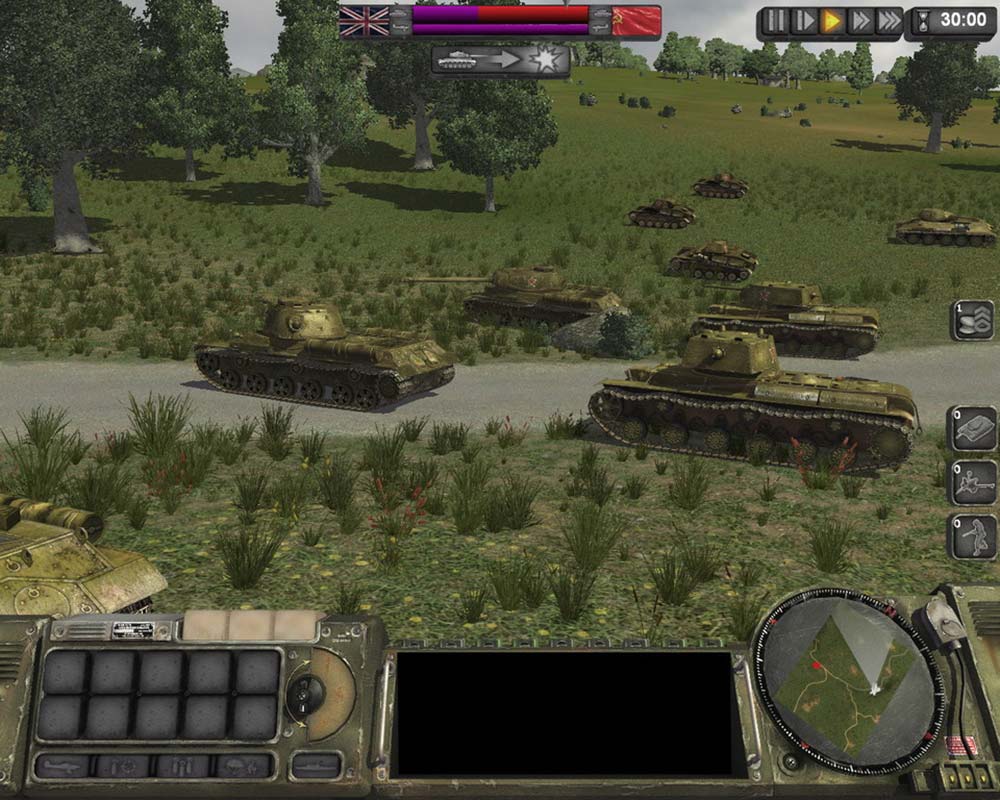
Task: Click the Soviet red flag icon
Action: pos(636,21)
